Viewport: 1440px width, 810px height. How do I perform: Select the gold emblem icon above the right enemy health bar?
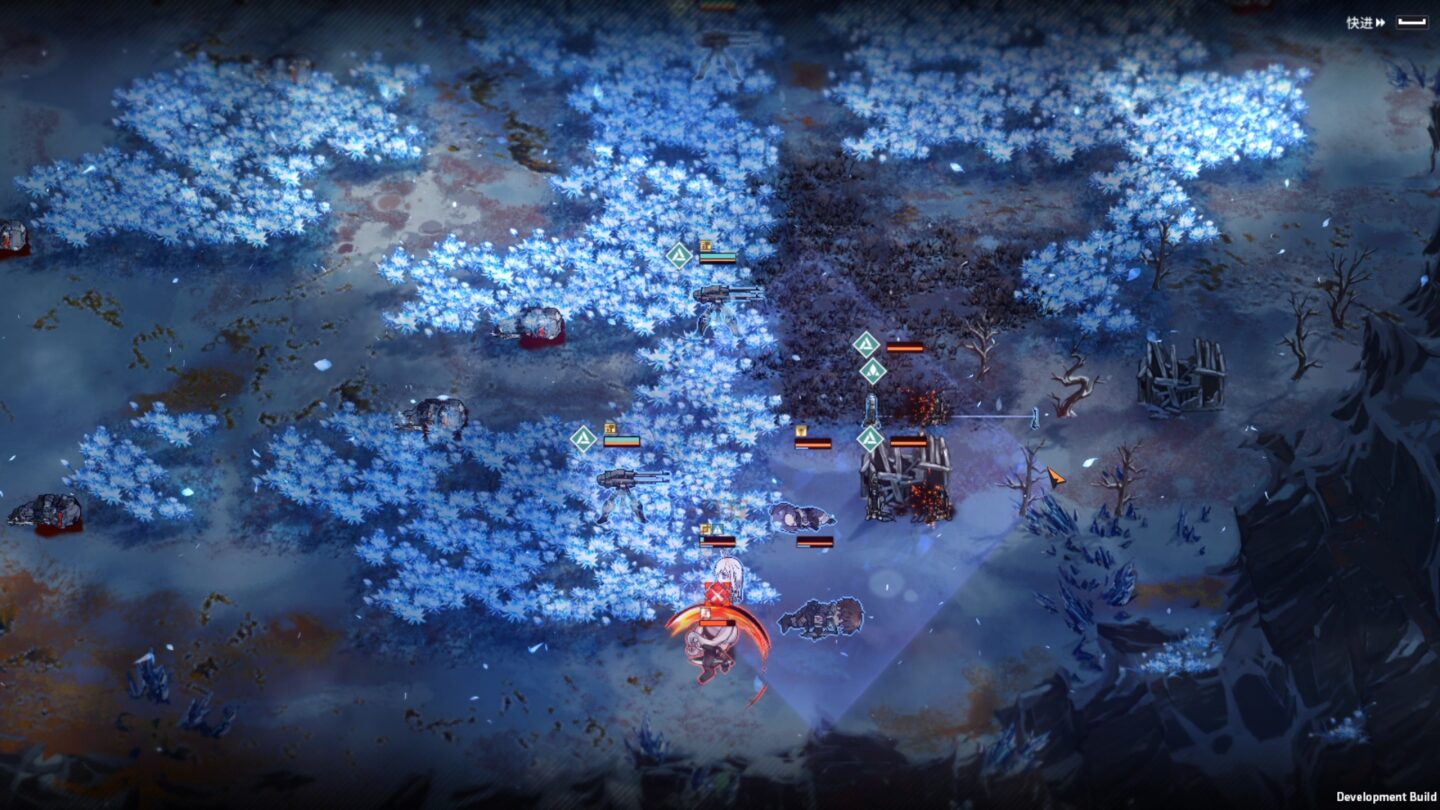point(799,432)
